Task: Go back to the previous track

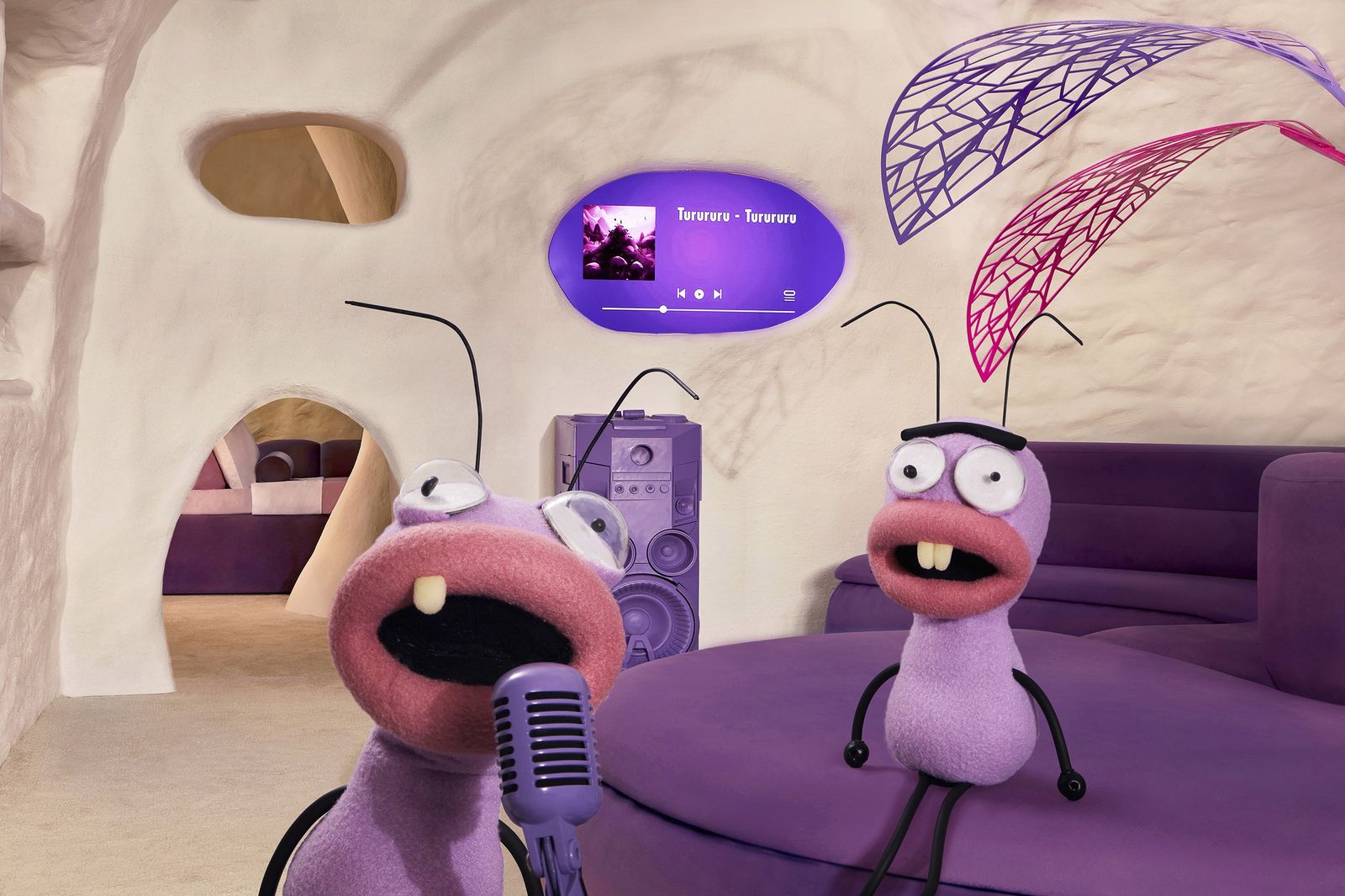Action: (681, 294)
